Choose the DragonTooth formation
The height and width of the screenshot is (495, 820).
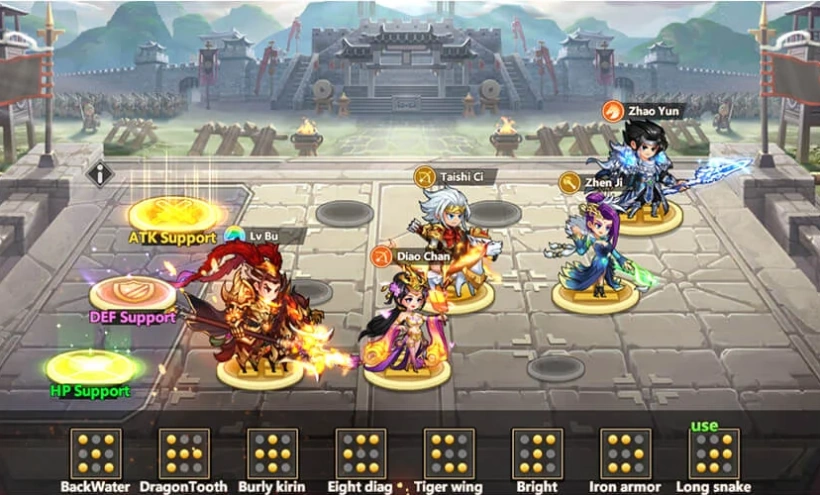pos(184,454)
